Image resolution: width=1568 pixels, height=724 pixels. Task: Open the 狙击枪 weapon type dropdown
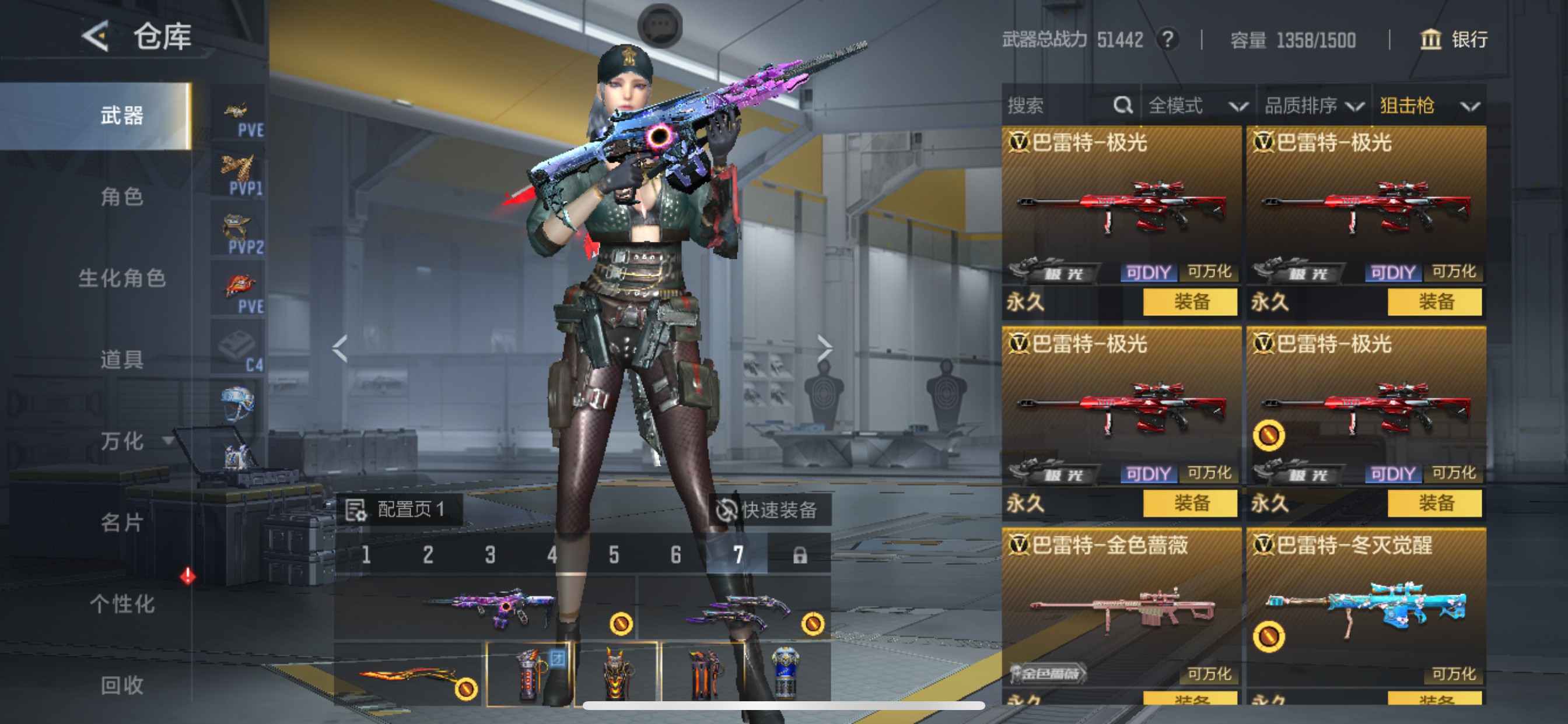point(1428,106)
